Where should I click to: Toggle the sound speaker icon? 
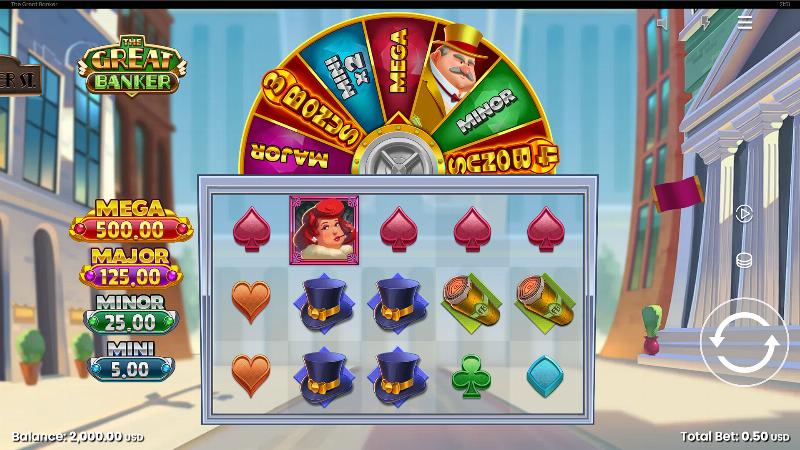[x=662, y=22]
